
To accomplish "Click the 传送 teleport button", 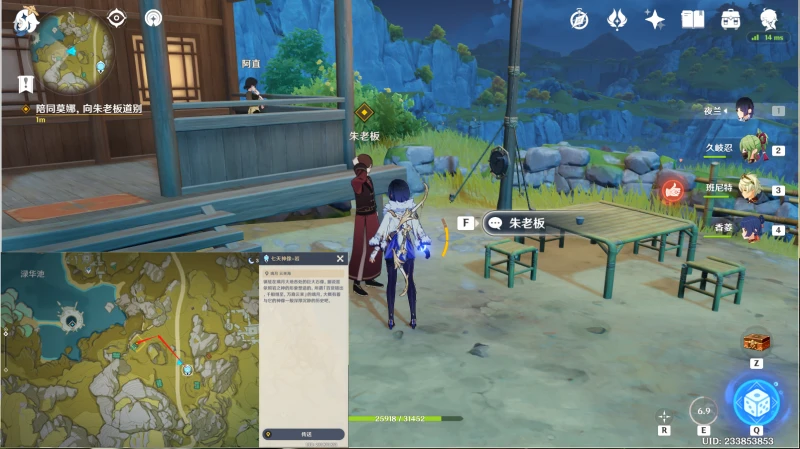I will pyautogui.click(x=304, y=434).
